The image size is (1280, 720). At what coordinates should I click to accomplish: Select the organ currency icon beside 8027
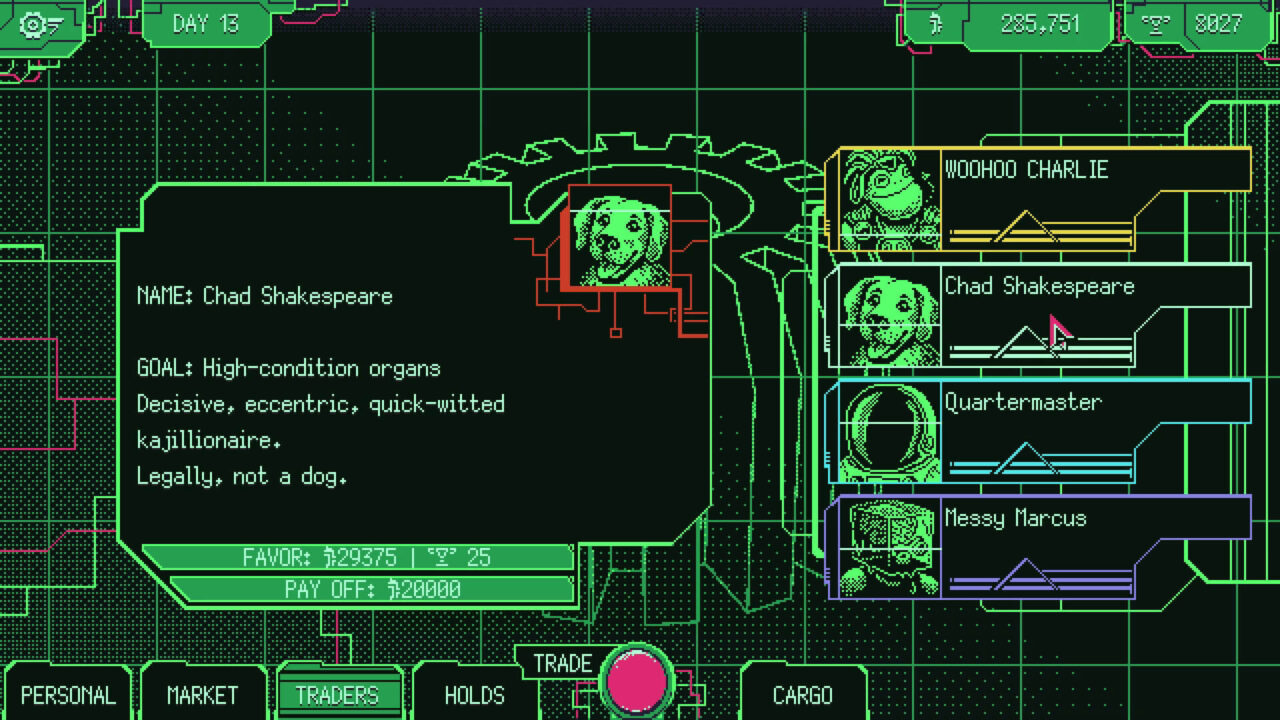(x=1156, y=24)
